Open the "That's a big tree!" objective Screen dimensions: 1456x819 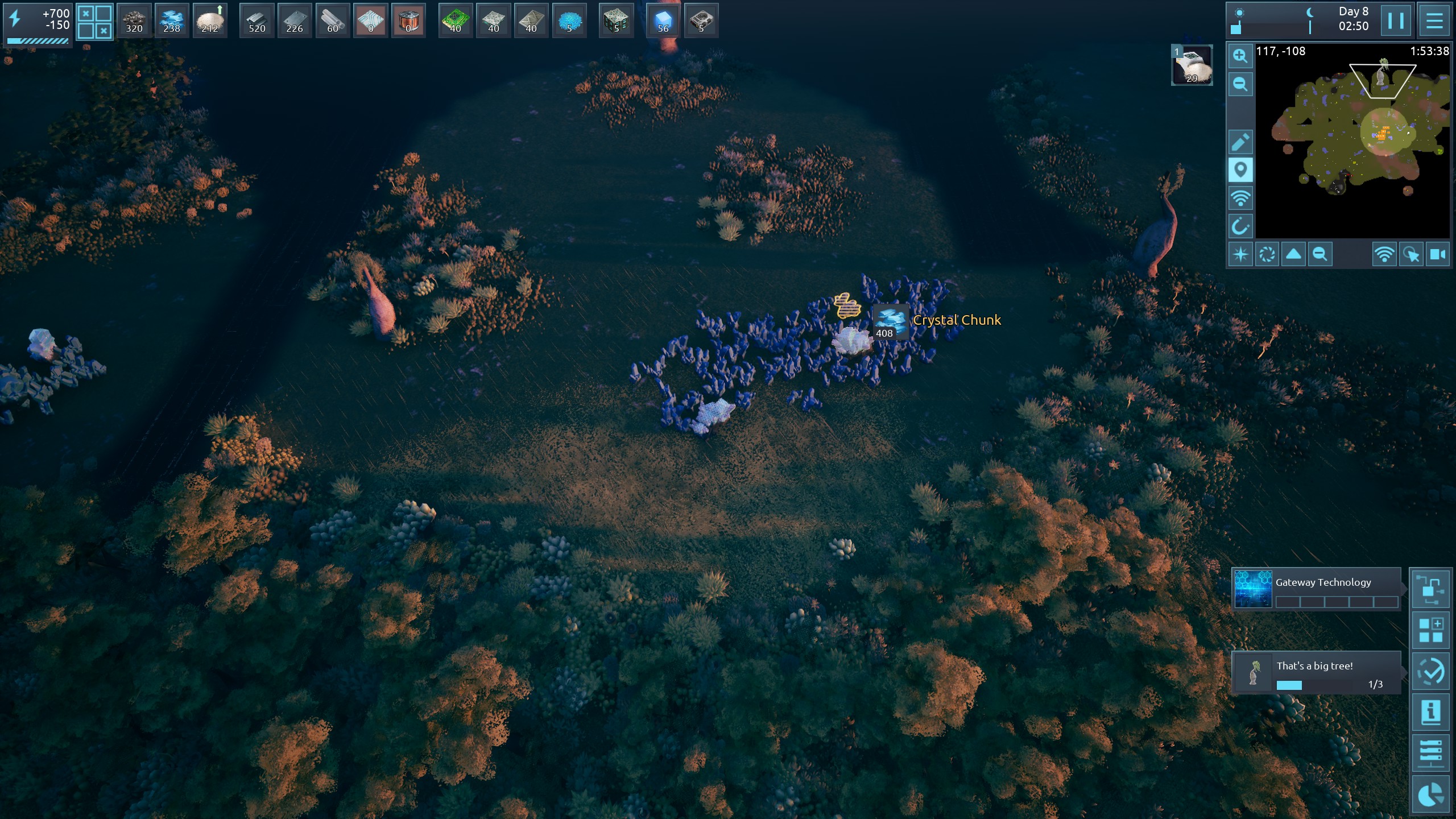pos(1316,673)
